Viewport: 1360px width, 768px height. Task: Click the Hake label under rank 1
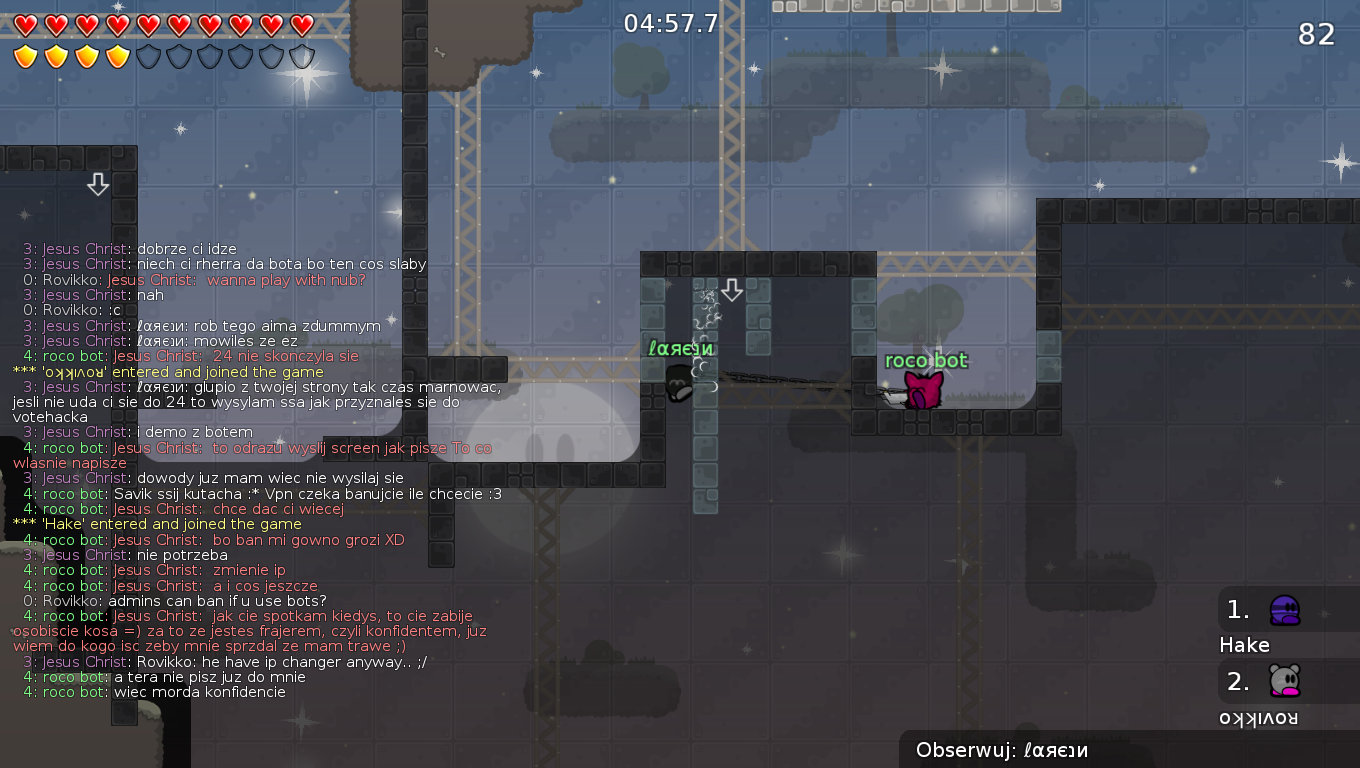(x=1244, y=645)
